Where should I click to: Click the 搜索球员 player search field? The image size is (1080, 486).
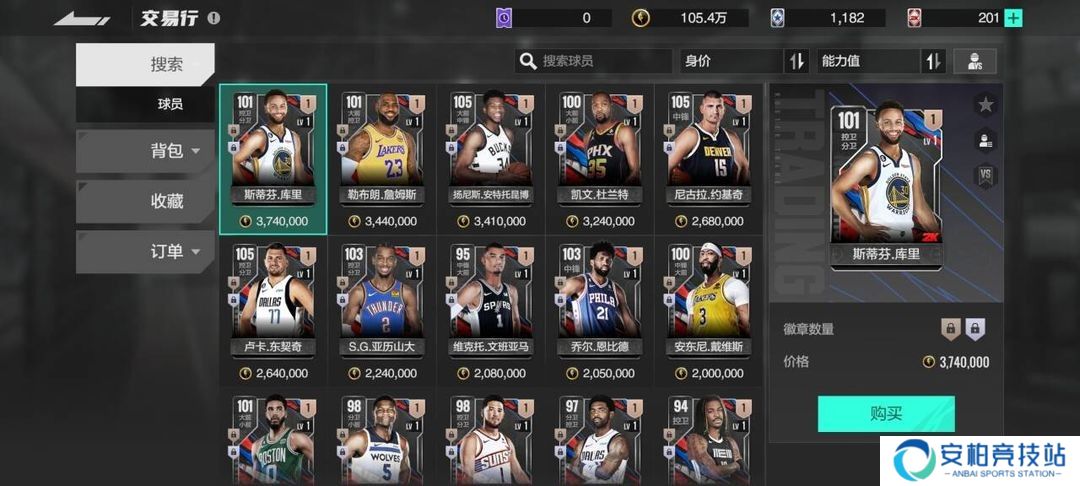tap(594, 61)
